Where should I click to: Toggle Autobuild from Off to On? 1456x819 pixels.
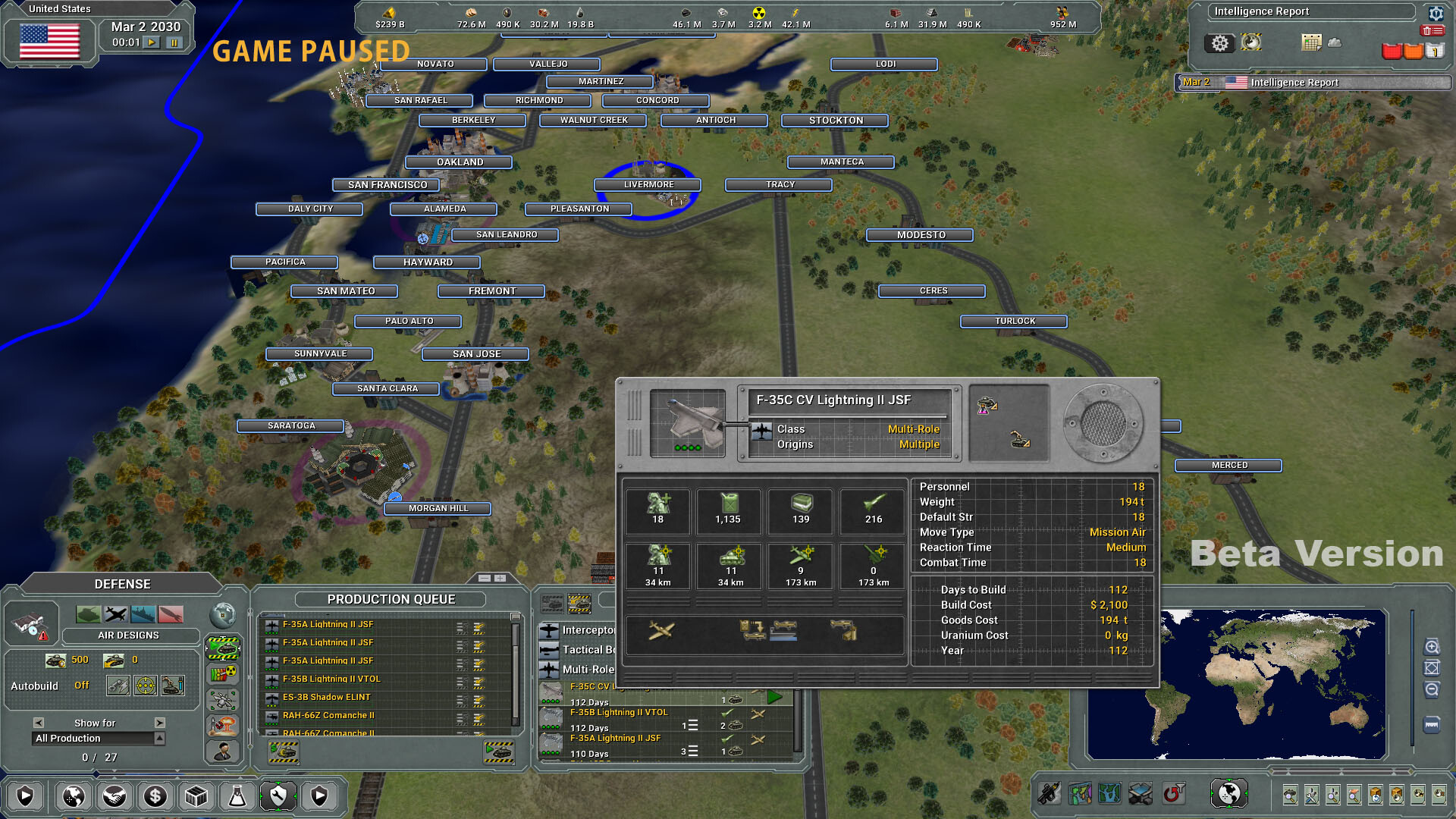(82, 686)
